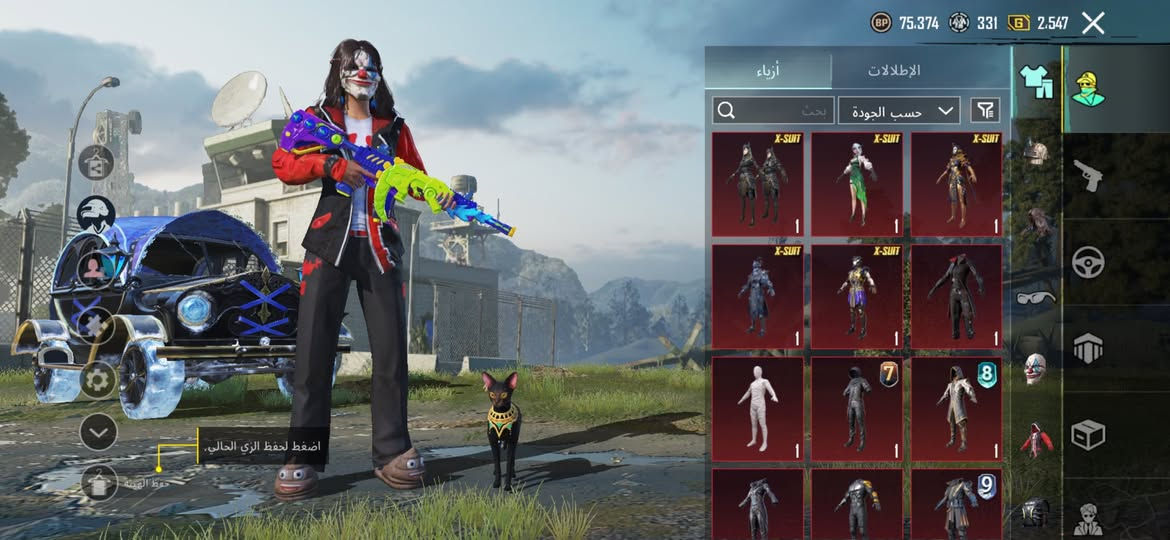Open the box crate category
Screen dimensions: 1170x540
click(1088, 435)
